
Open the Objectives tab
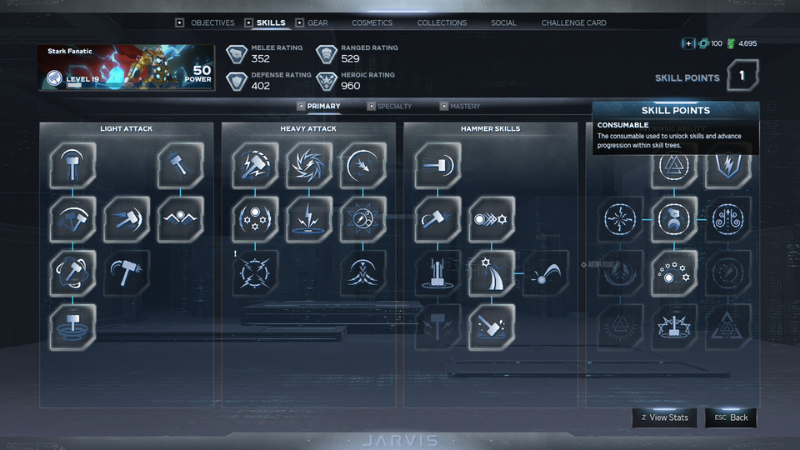pyautogui.click(x=211, y=23)
